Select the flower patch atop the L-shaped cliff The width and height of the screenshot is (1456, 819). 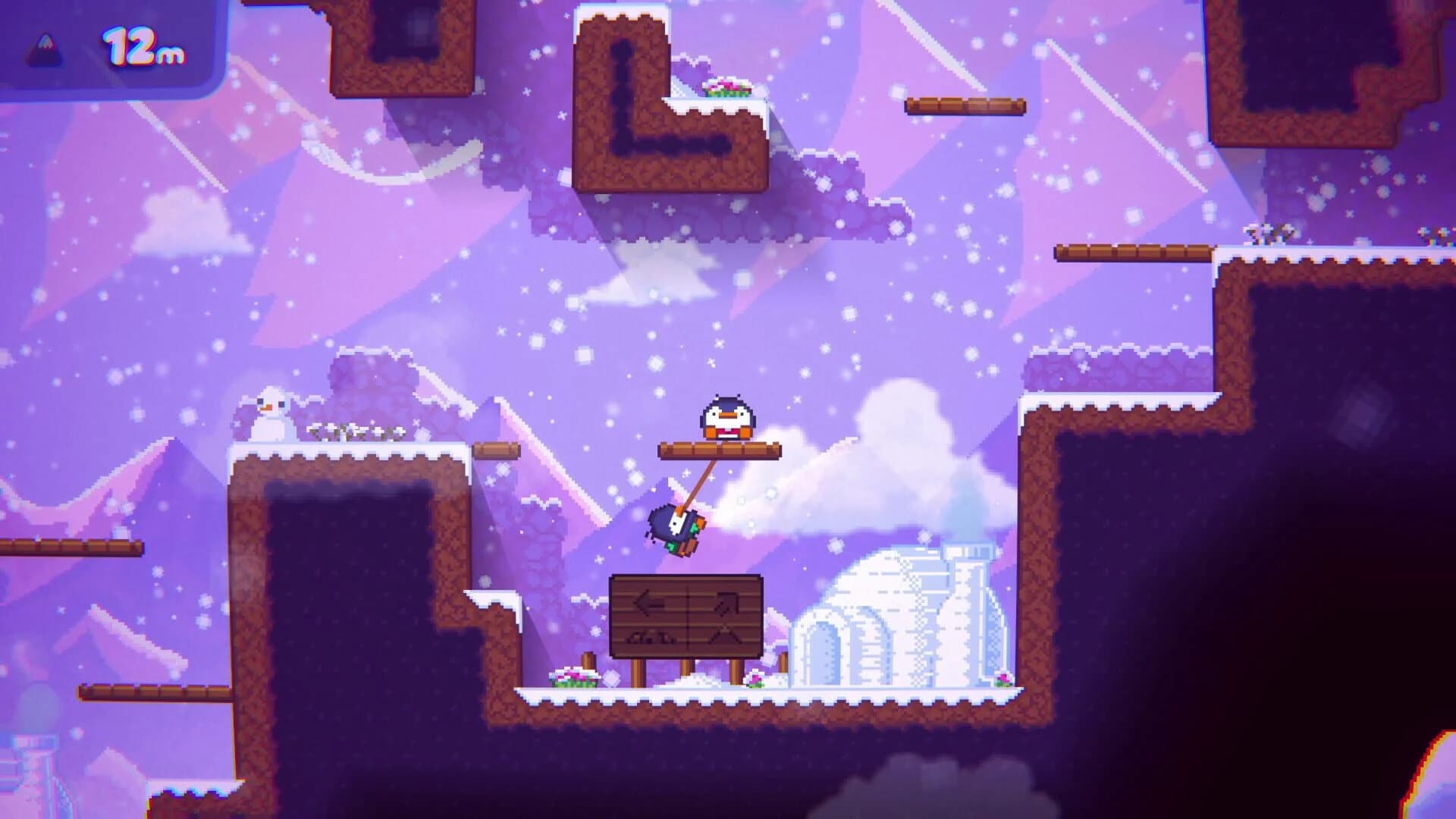726,86
